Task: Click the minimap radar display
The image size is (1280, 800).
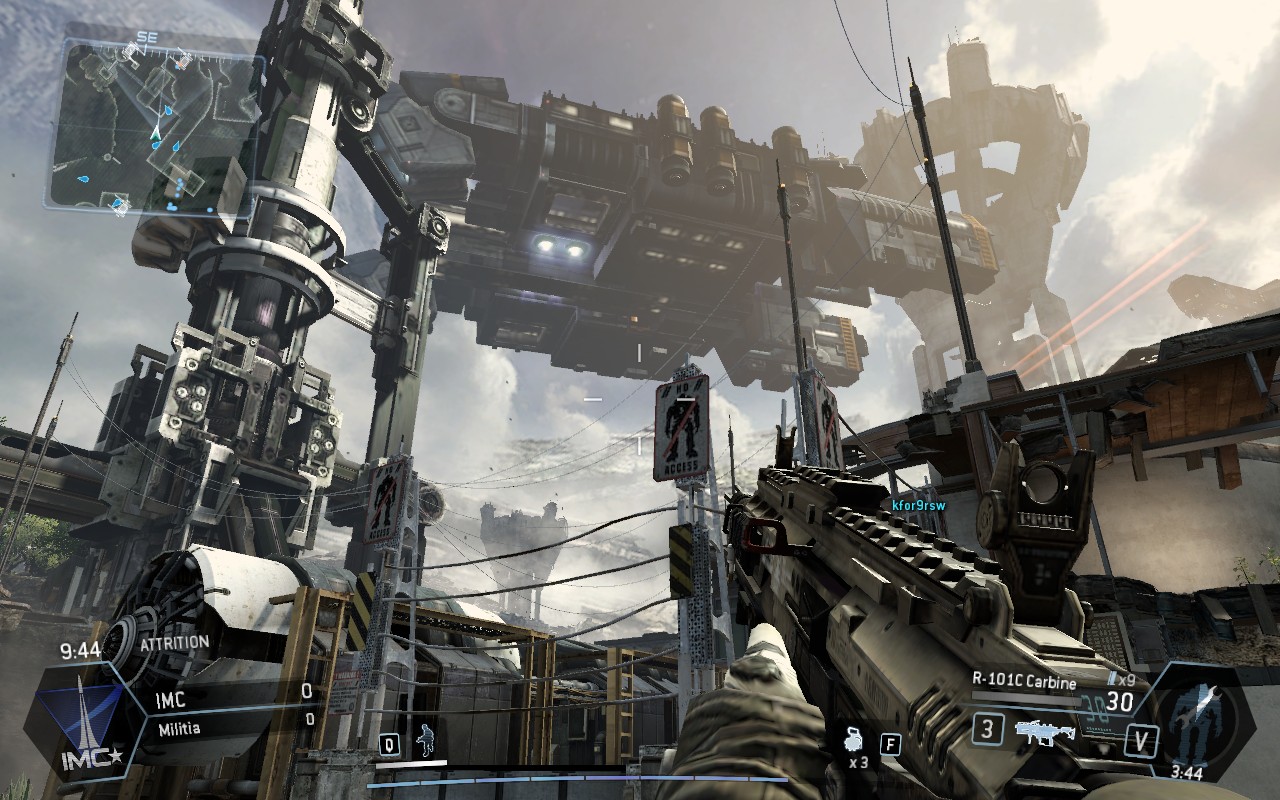Action: click(x=158, y=126)
